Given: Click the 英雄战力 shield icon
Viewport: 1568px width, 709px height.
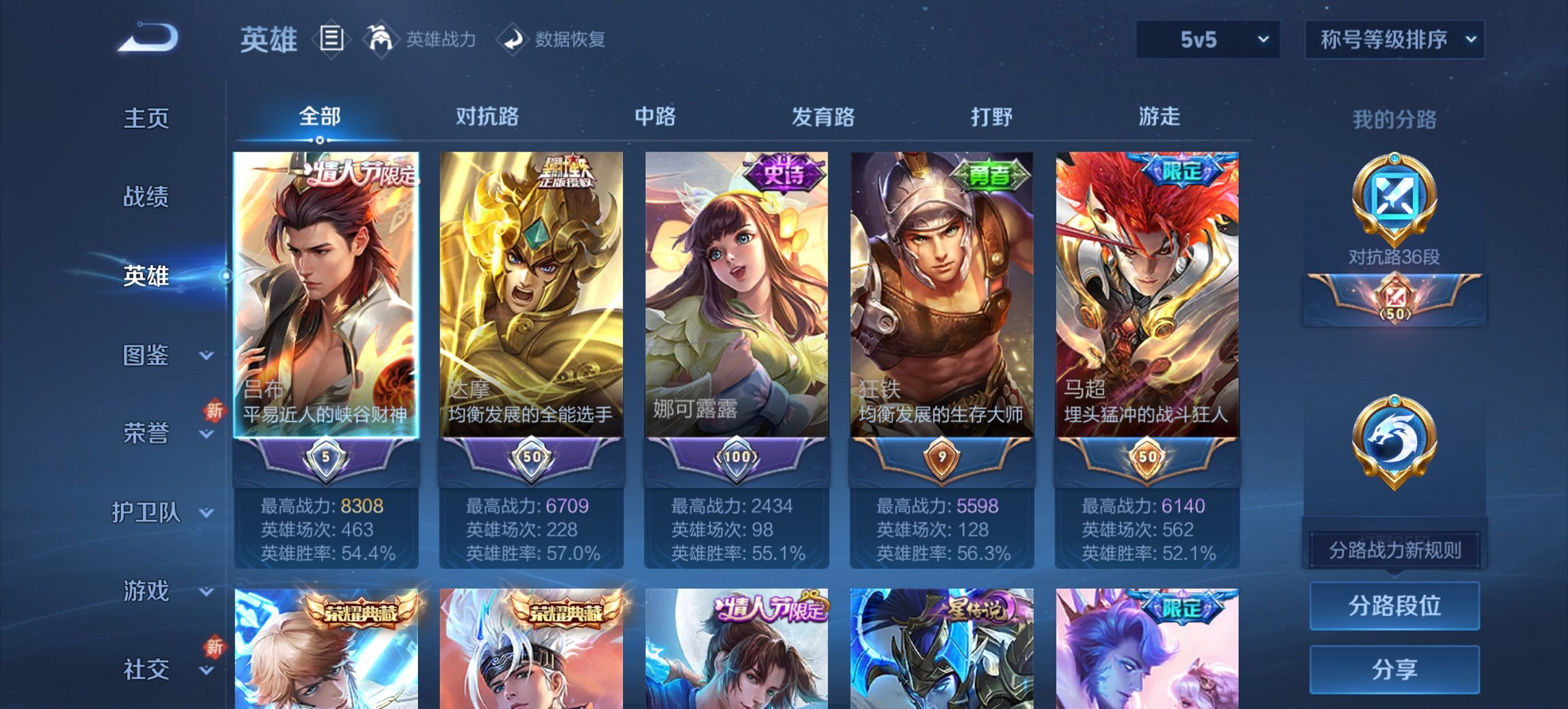Looking at the screenshot, I should (x=381, y=39).
